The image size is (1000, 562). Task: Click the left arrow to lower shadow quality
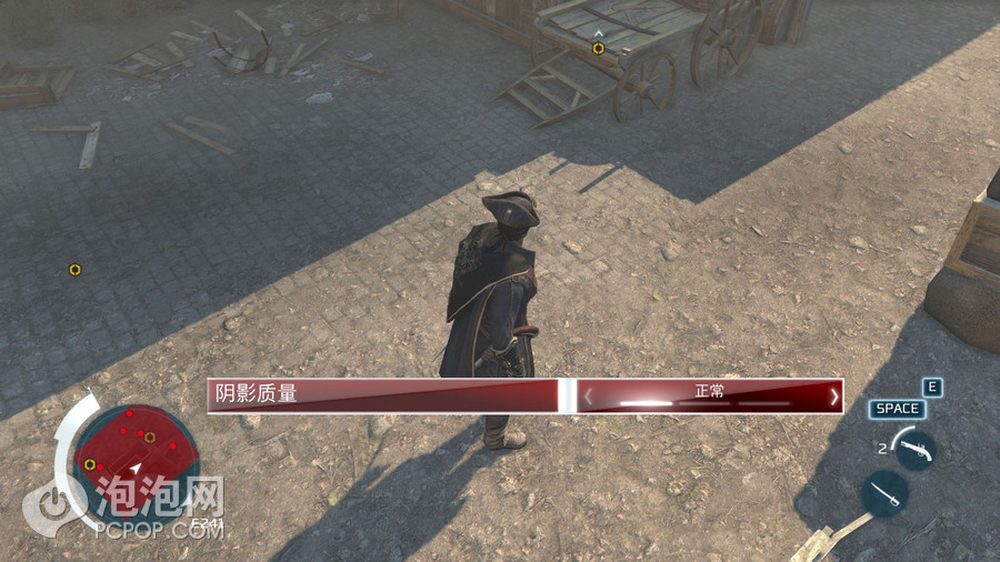coord(588,397)
